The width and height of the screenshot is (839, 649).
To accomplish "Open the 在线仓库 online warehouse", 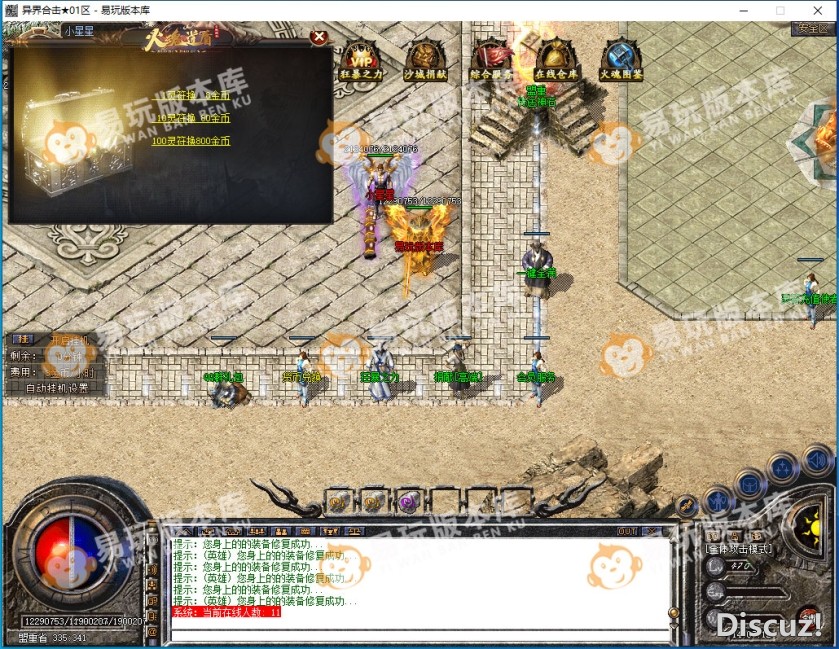I will 558,61.
